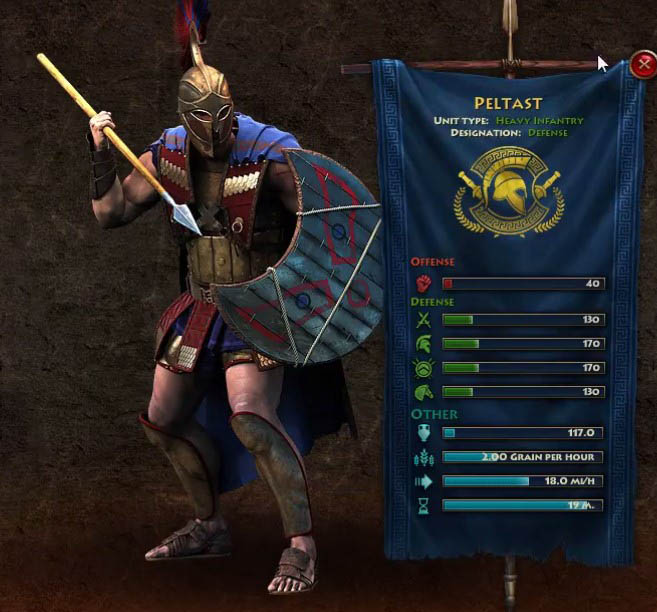Image resolution: width=657 pixels, height=612 pixels.
Task: Close the Peltast unit info banner
Action: point(643,66)
